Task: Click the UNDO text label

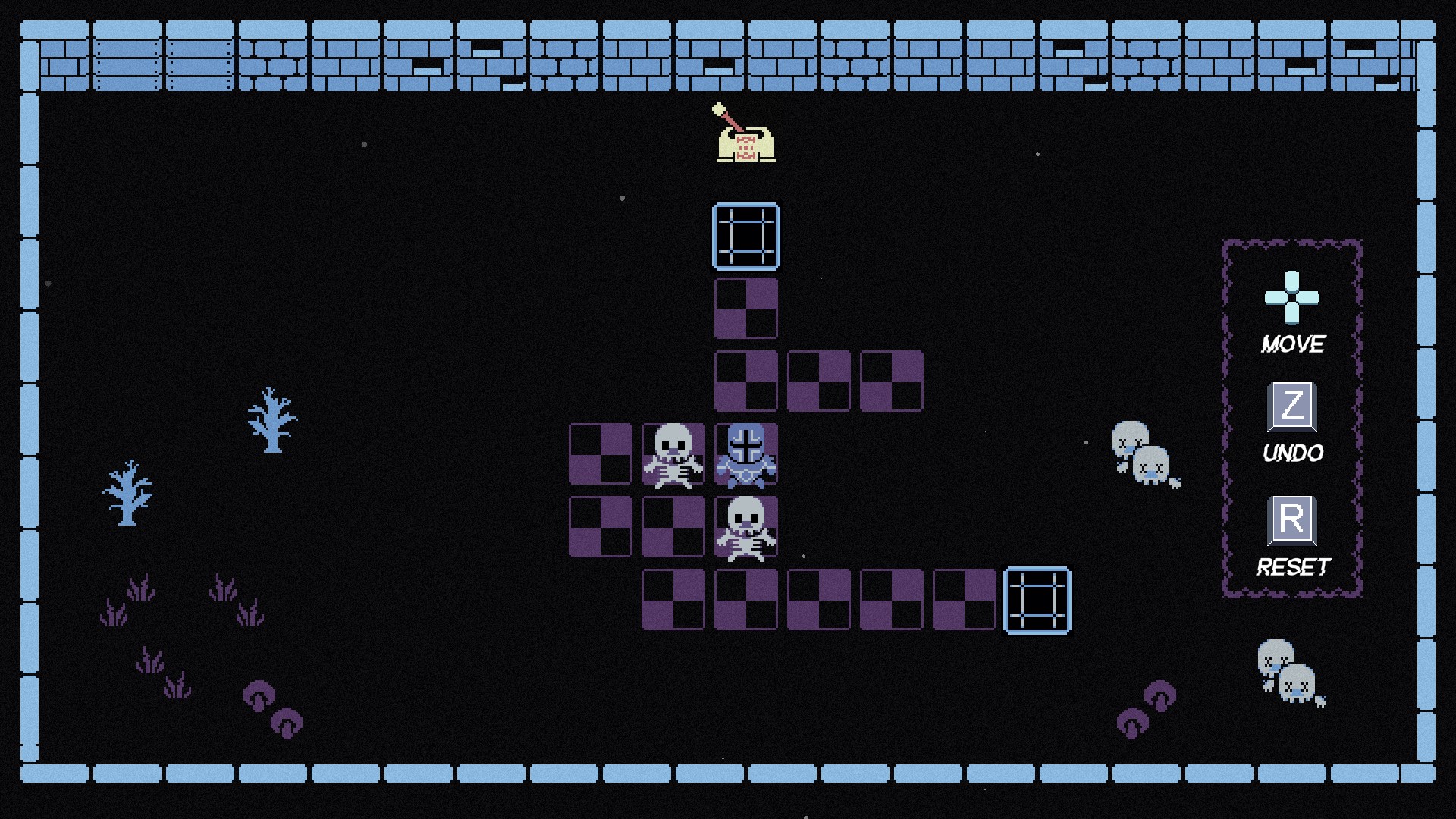Action: point(1293,453)
